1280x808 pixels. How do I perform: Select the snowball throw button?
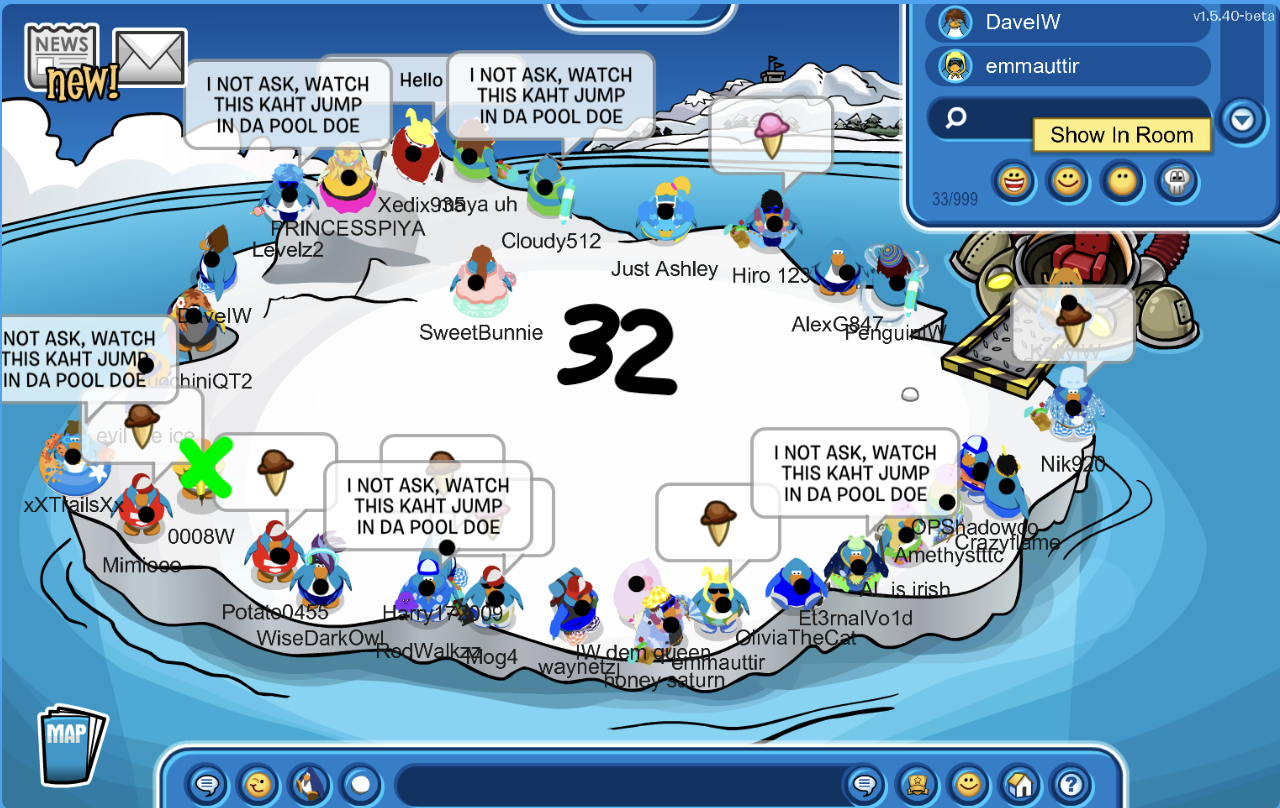click(361, 784)
